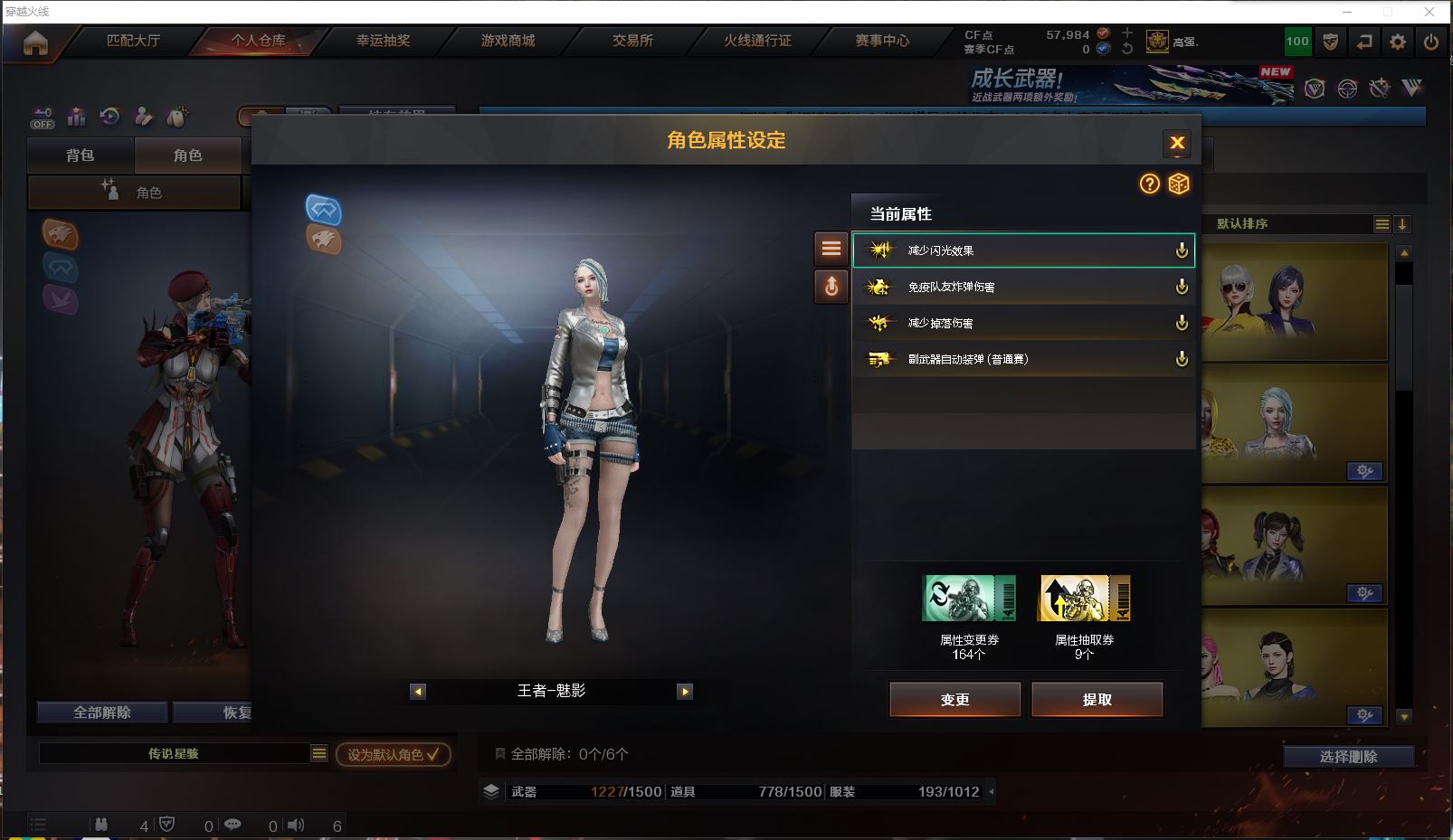The image size is (1453, 840).
Task: Open the 匹配大厅 tab
Action: (133, 41)
